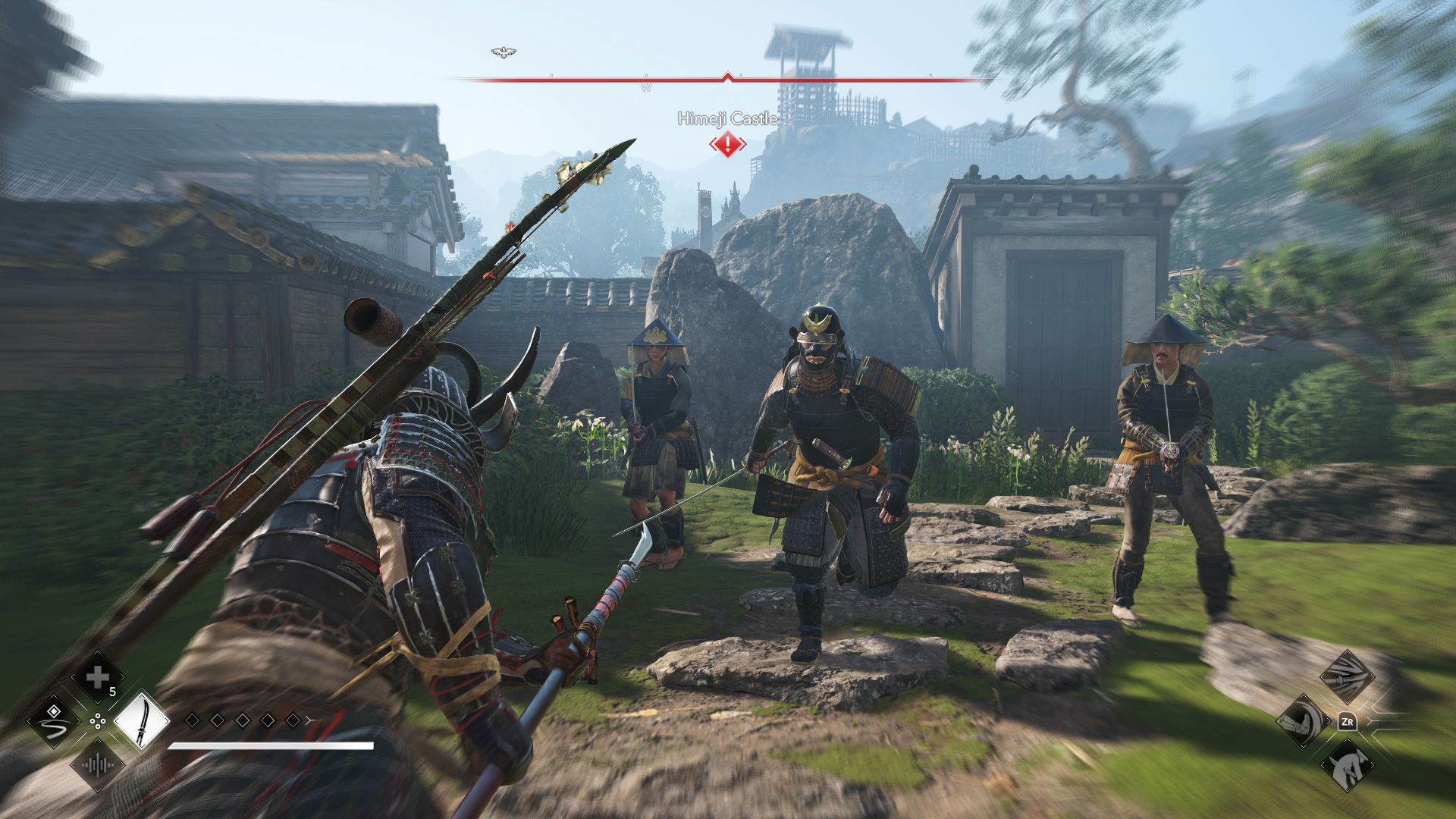Click the Himeji Castle objective text
Screen dimensions: 1456x819
click(x=727, y=119)
